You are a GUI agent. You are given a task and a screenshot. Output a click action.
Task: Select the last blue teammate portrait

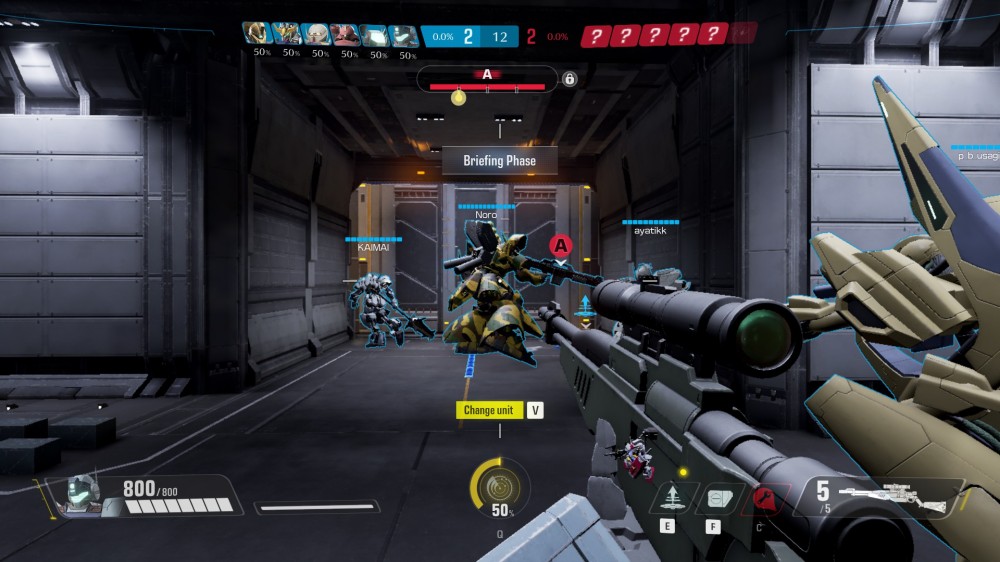(x=404, y=35)
